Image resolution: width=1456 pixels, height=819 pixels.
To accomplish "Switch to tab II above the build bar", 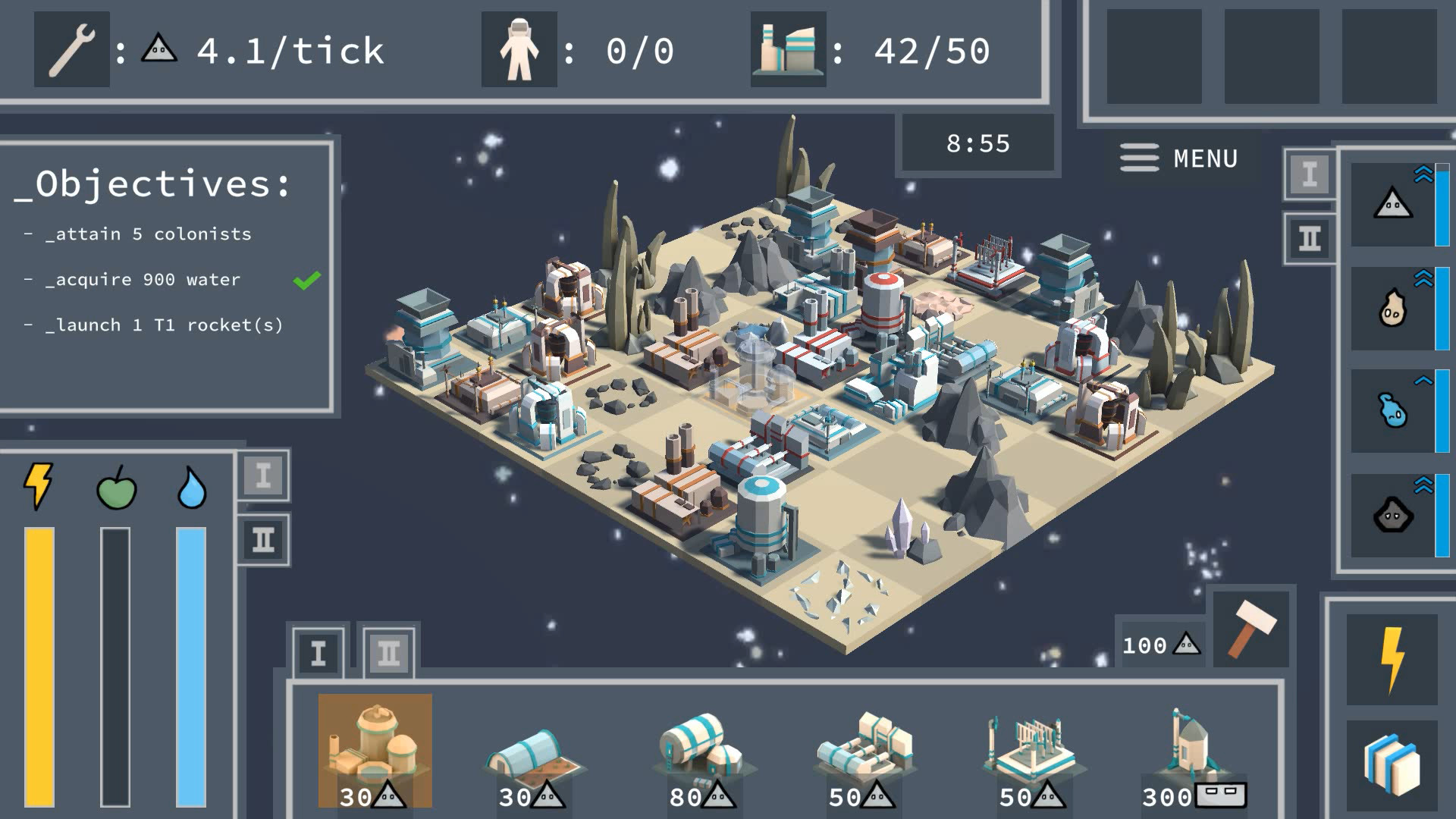I will [388, 653].
